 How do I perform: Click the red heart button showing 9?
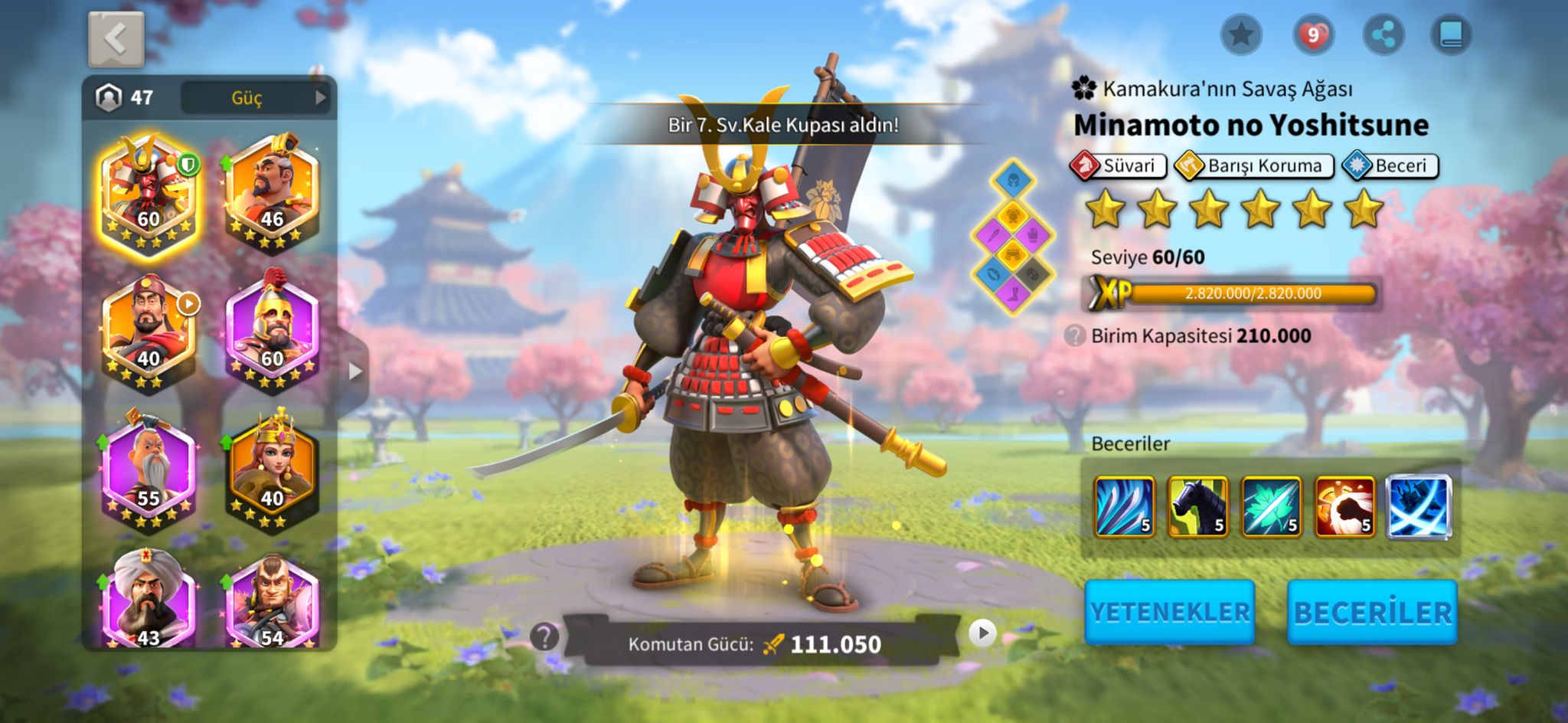click(1313, 34)
